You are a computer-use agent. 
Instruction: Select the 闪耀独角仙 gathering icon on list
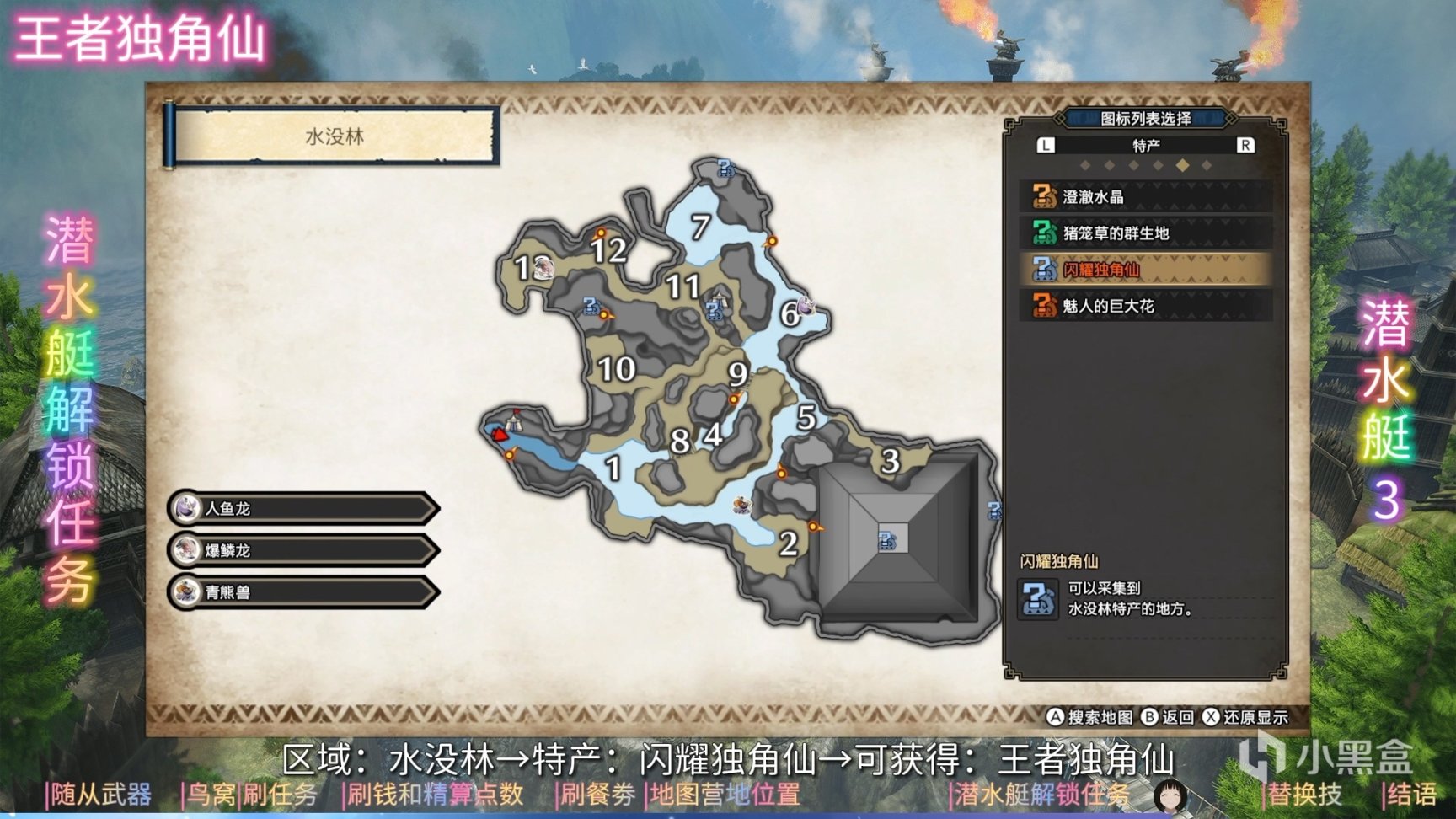tap(1043, 270)
